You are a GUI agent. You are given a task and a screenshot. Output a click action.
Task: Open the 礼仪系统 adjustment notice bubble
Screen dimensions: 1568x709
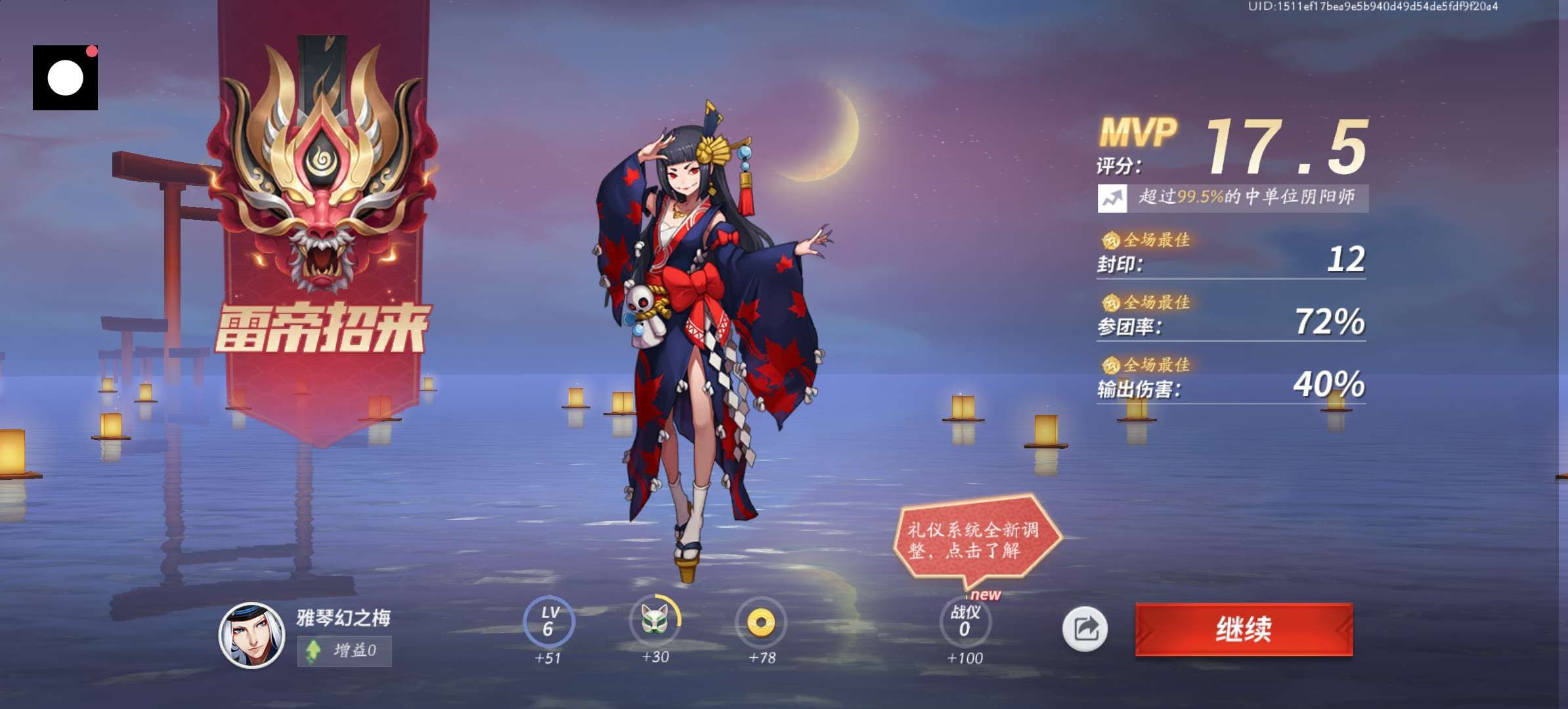click(975, 540)
